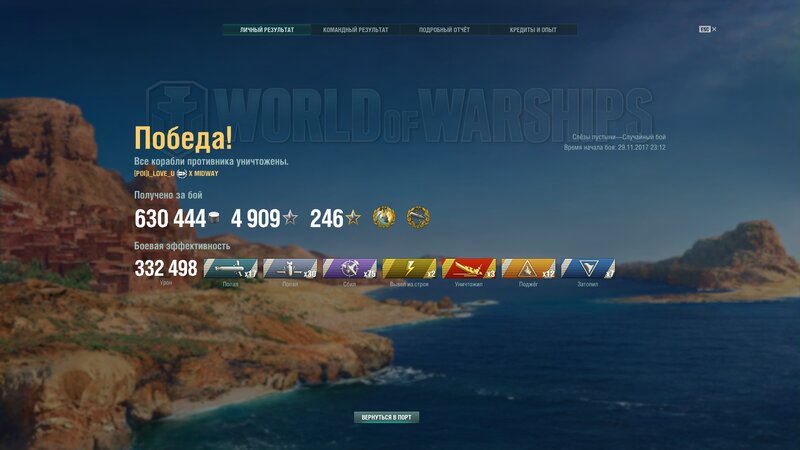Click the orange Поджёг fire ribbon

(x=528, y=268)
